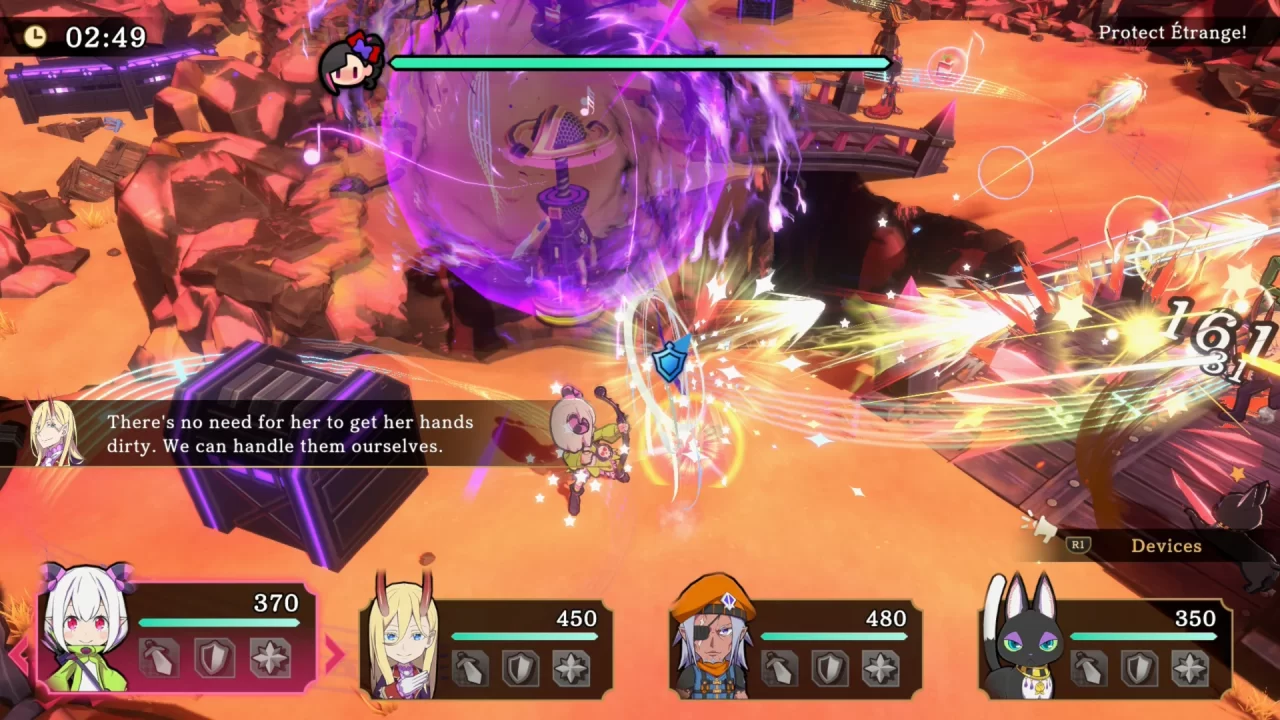The image size is (1280, 720).
Task: Select the sword attack icon on the white-haired girl's panel
Action: coord(160,657)
